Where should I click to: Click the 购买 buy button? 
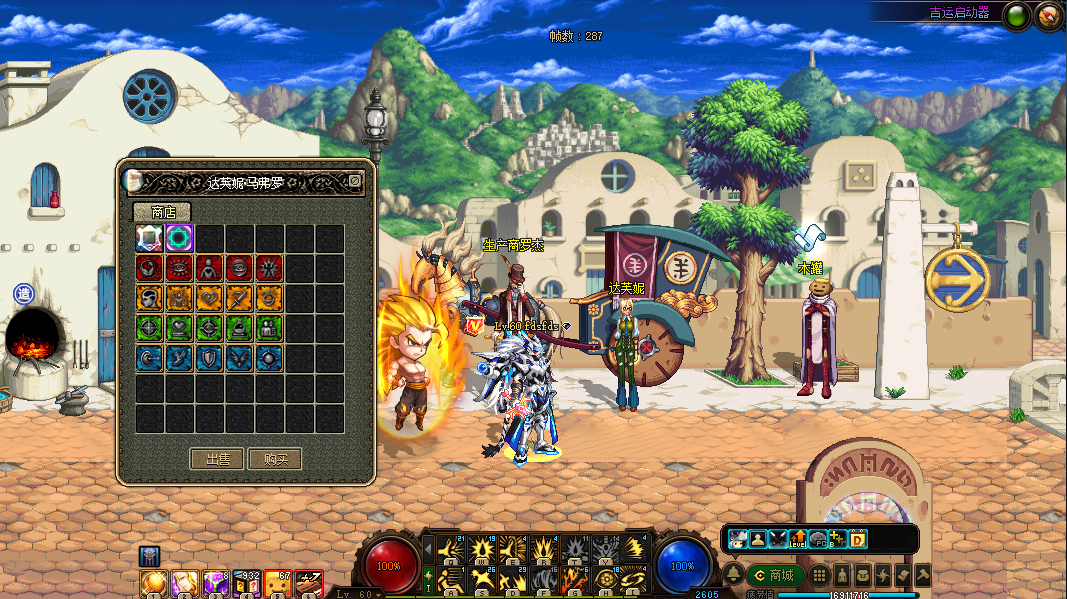[275, 459]
